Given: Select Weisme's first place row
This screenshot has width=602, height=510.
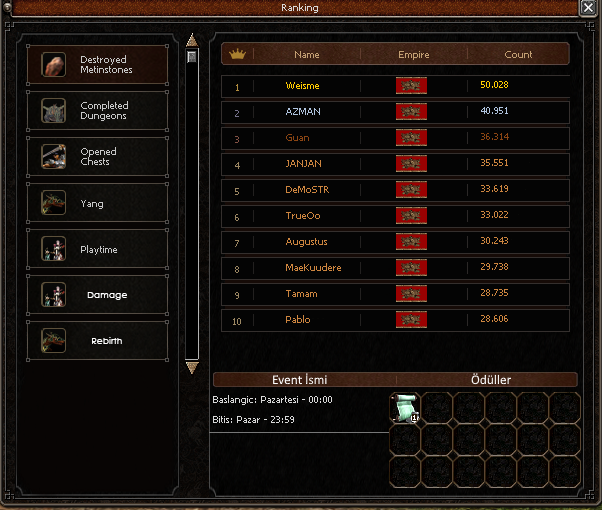Looking at the screenshot, I should pos(395,86).
